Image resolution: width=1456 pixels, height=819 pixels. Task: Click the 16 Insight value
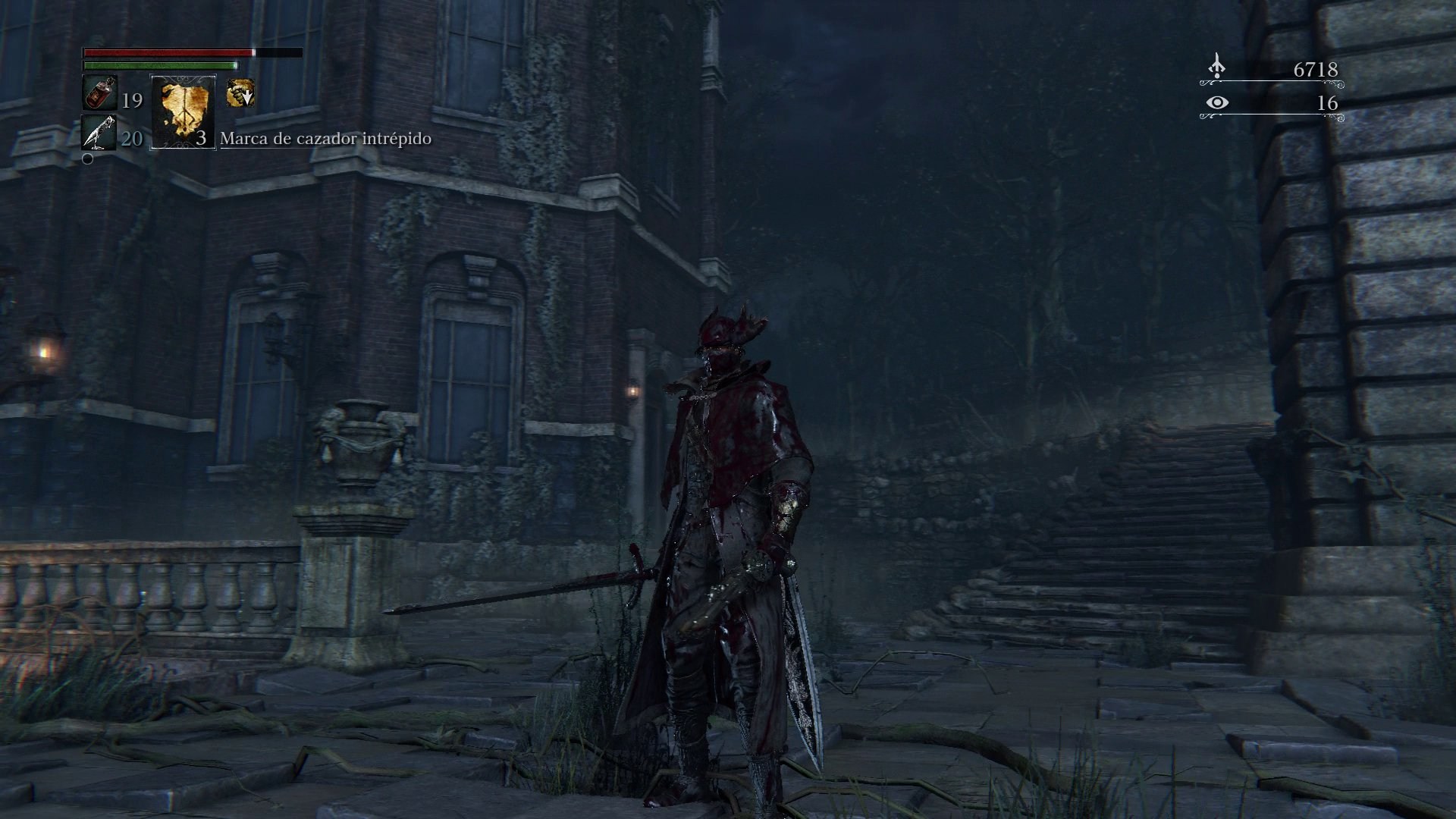click(x=1328, y=102)
